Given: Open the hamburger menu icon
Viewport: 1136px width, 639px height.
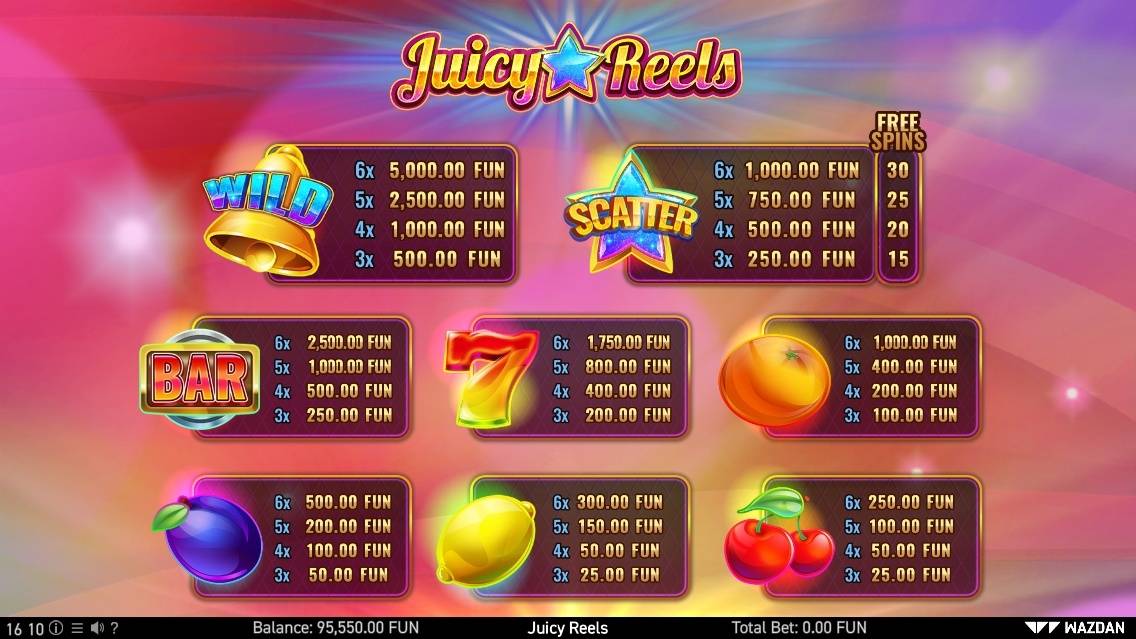Looking at the screenshot, I should click(x=77, y=628).
